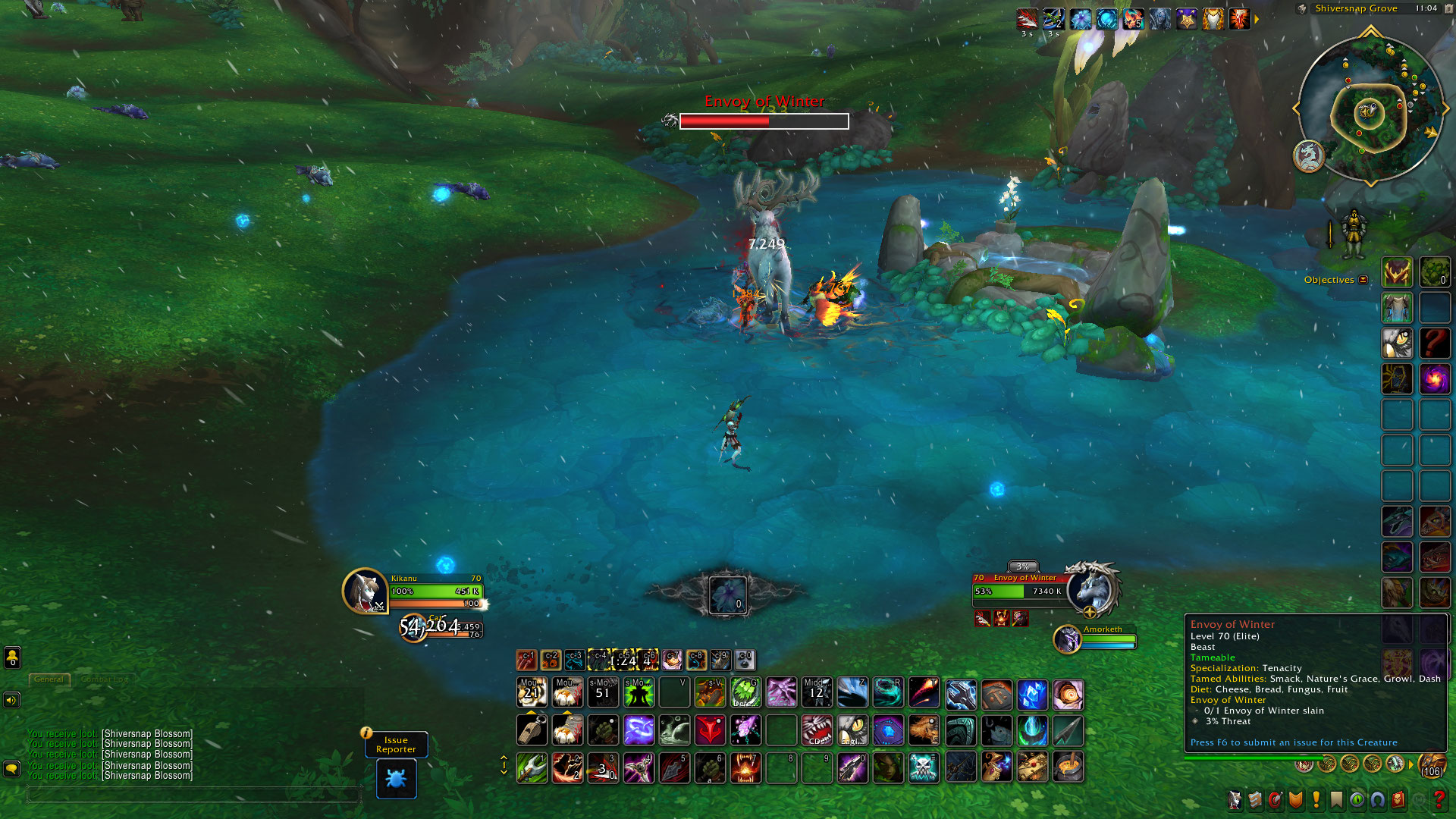Open the social friends list button
Viewport: 1456px width, 819px height.
pos(12,657)
